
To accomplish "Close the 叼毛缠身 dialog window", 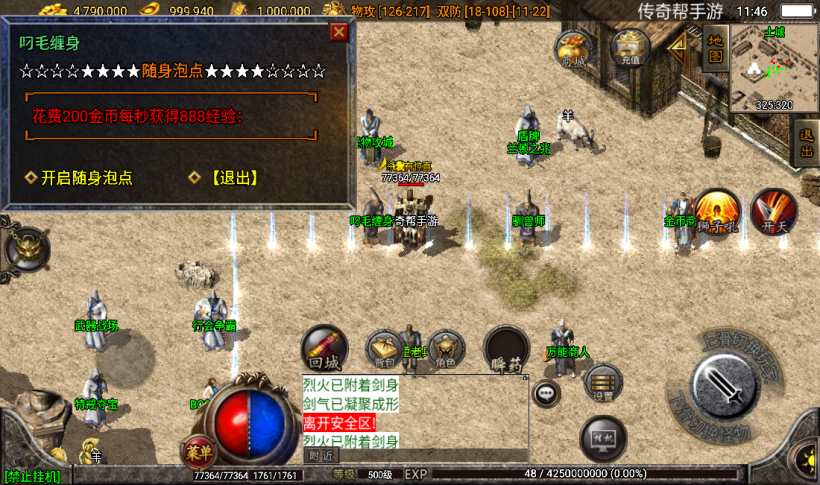I will coord(339,32).
